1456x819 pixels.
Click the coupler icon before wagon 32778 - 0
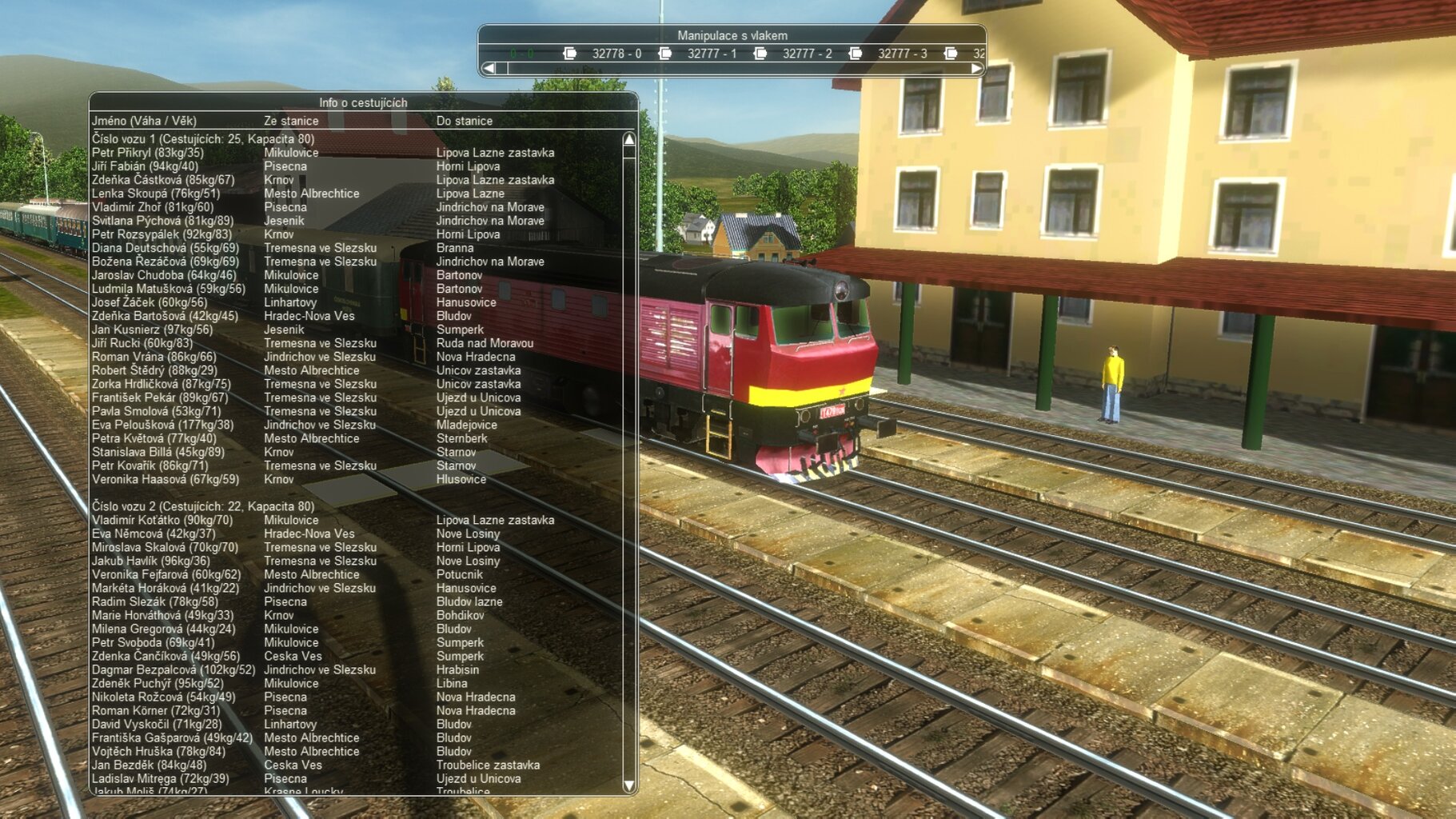click(x=569, y=54)
